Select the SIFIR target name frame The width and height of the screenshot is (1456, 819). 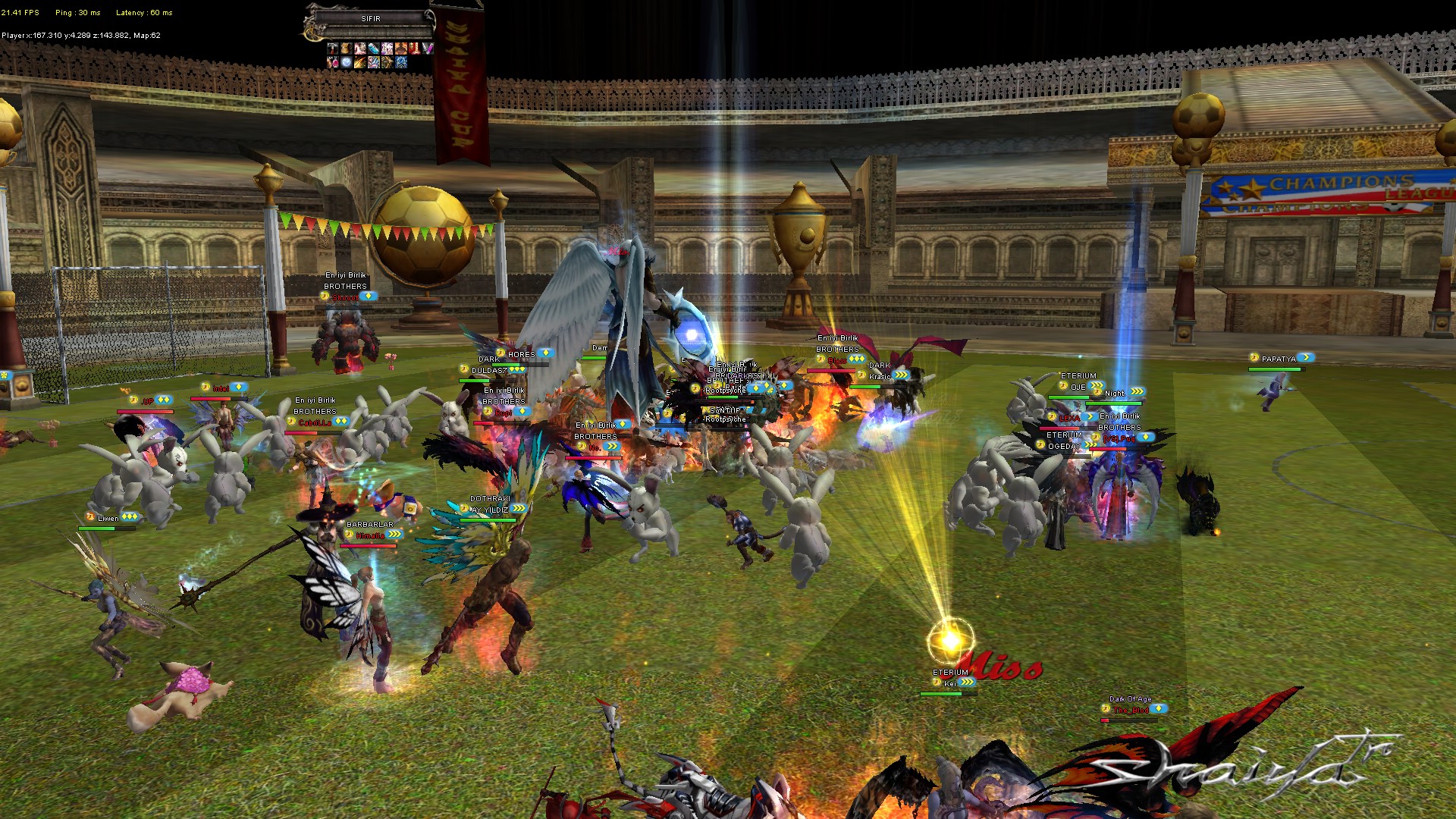point(371,18)
